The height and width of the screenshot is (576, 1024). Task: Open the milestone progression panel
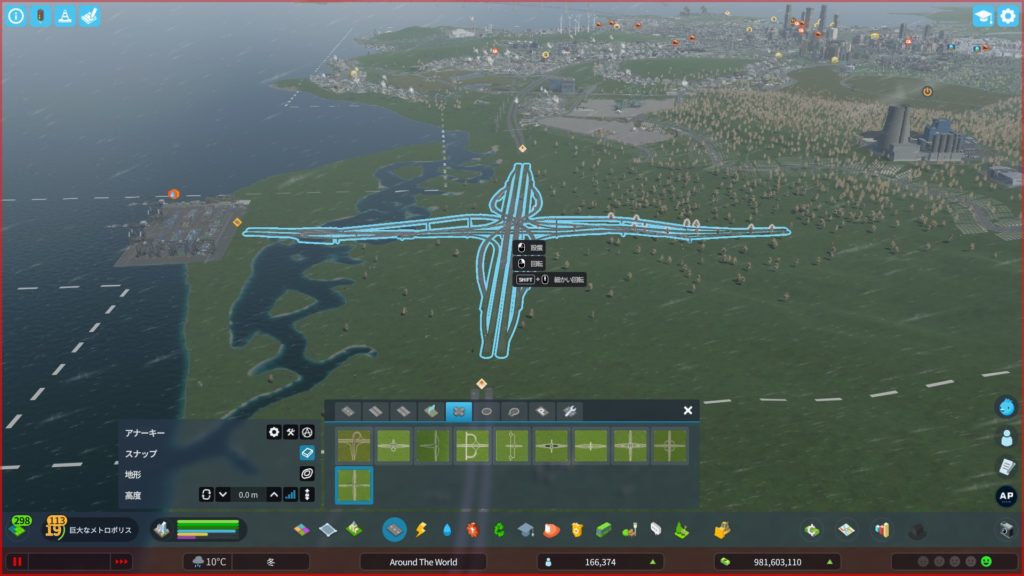click(x=57, y=528)
